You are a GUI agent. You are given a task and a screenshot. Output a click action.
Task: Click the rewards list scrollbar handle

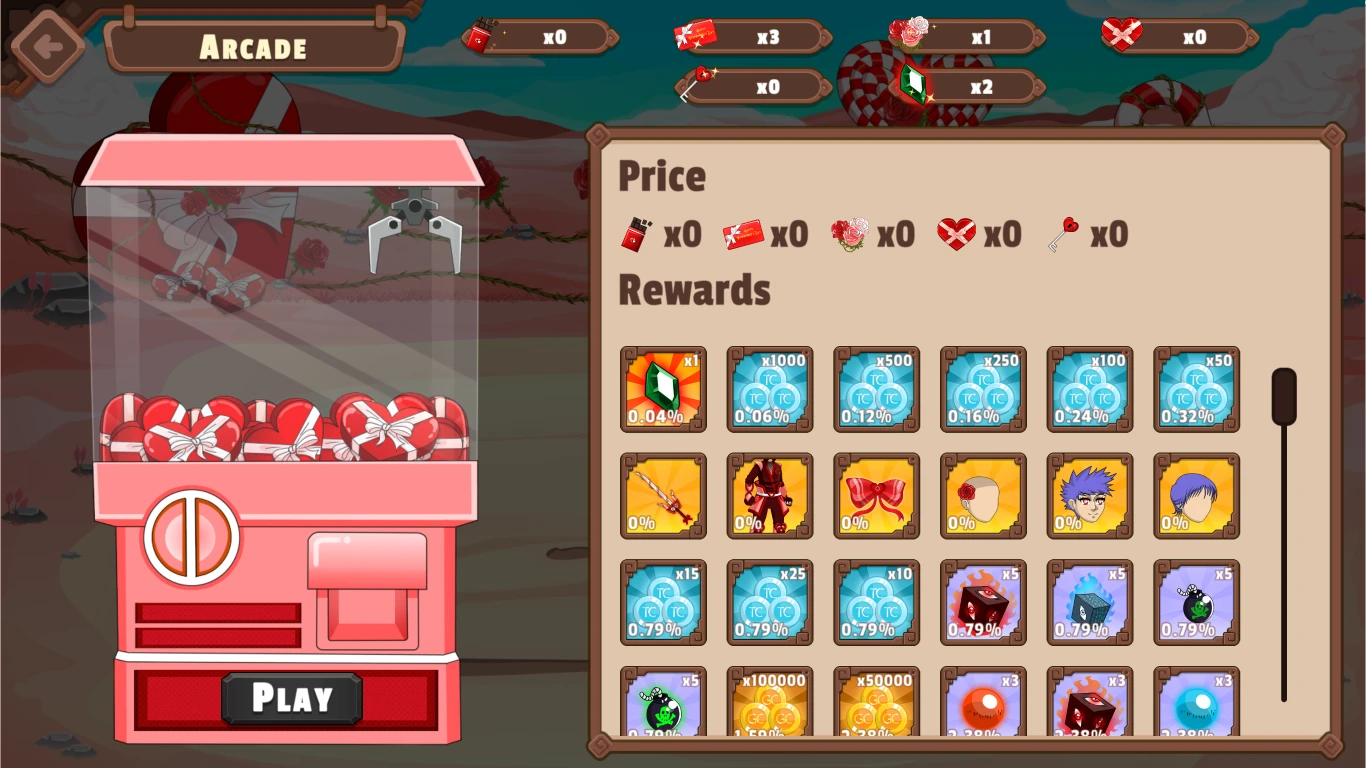[x=1284, y=397]
